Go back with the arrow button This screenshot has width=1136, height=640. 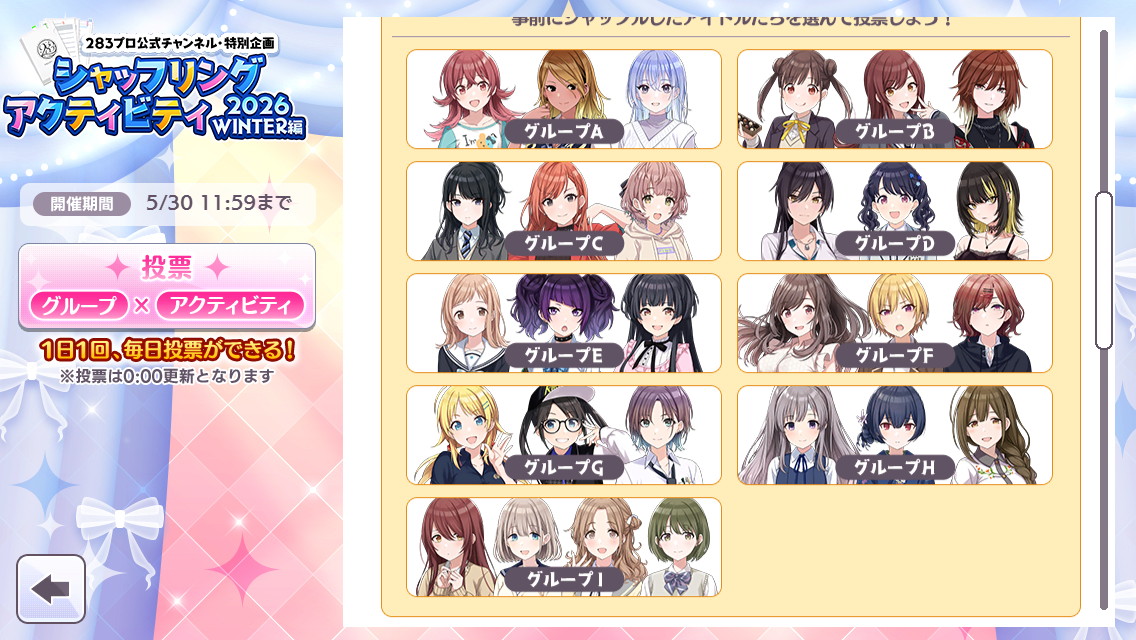click(x=51, y=589)
